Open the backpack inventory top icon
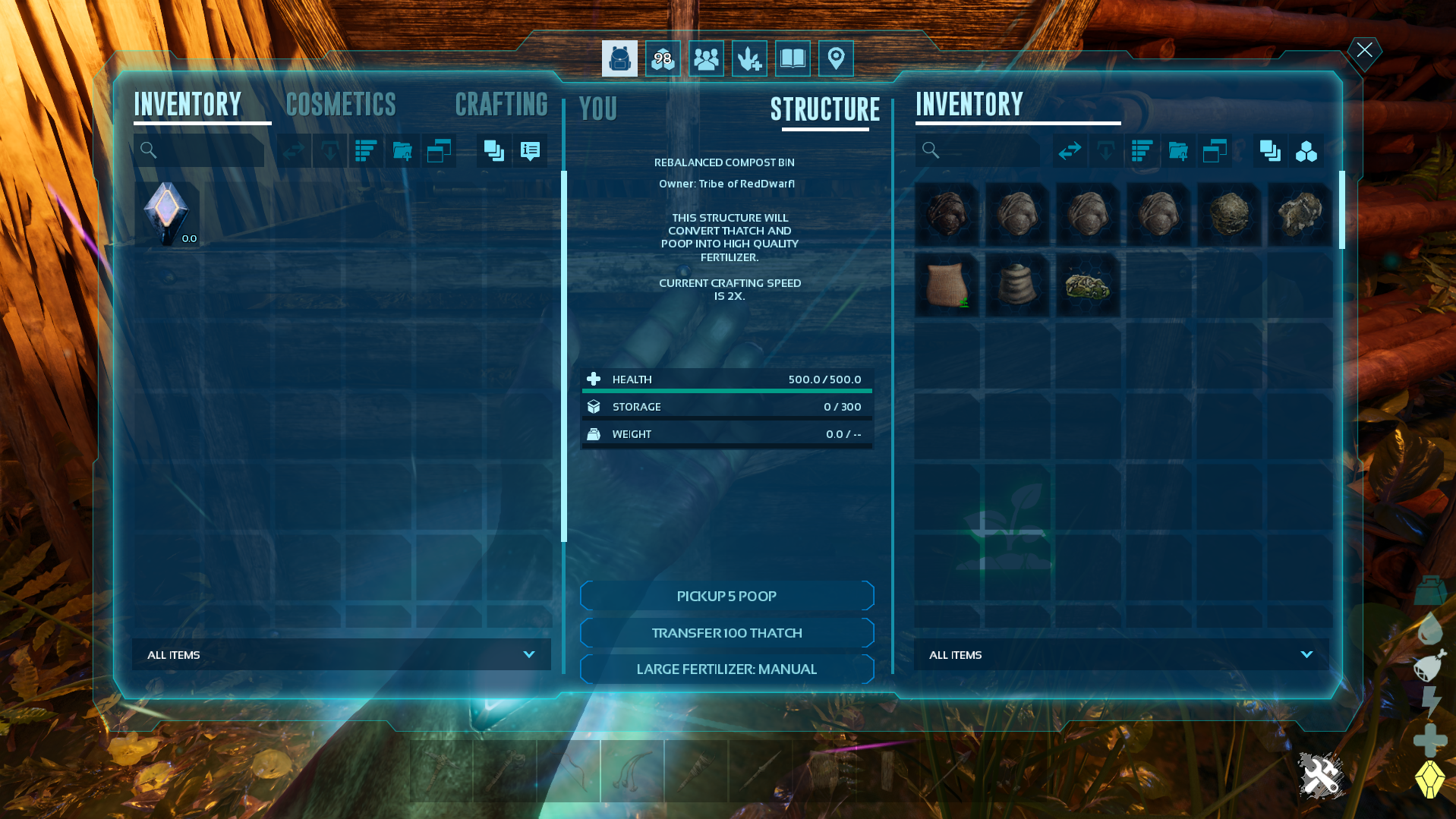This screenshot has width=1456, height=819. click(x=619, y=58)
